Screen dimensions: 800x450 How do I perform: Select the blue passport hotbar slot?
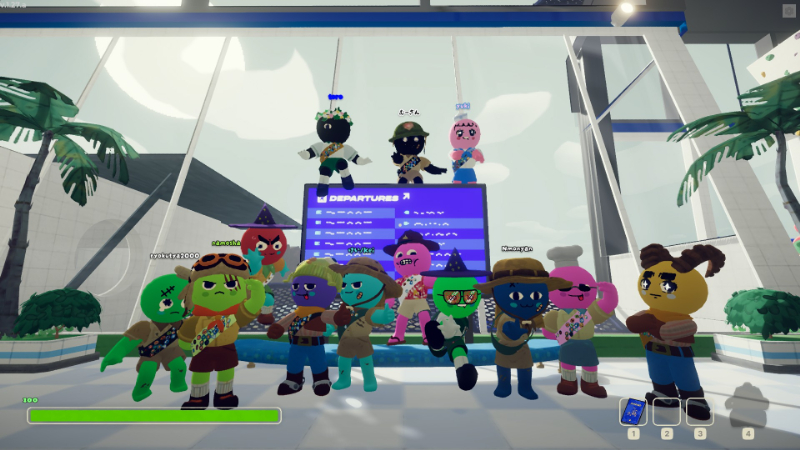(633, 411)
